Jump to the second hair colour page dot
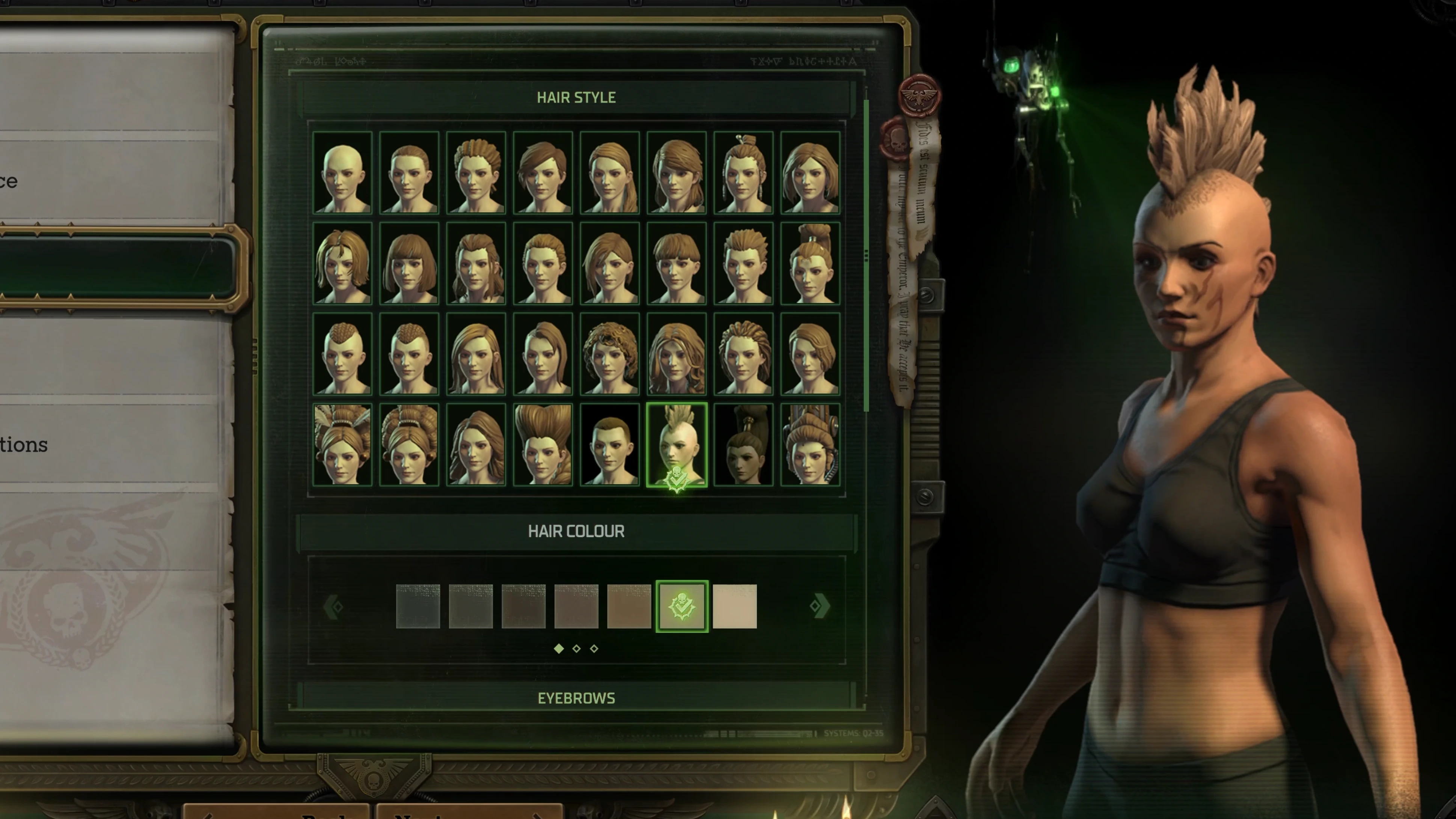This screenshot has height=819, width=1456. tap(577, 649)
